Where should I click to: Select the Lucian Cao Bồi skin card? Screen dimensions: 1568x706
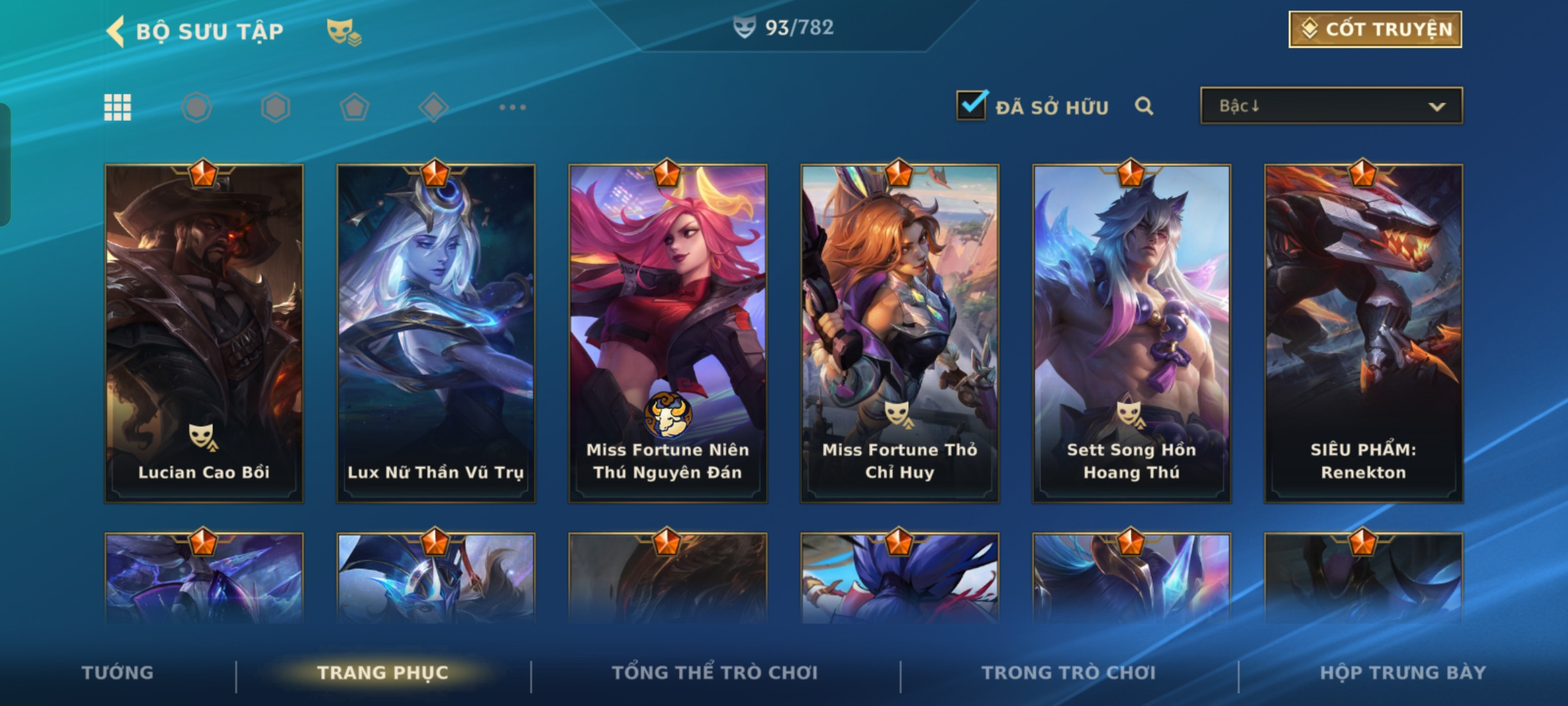coord(204,333)
